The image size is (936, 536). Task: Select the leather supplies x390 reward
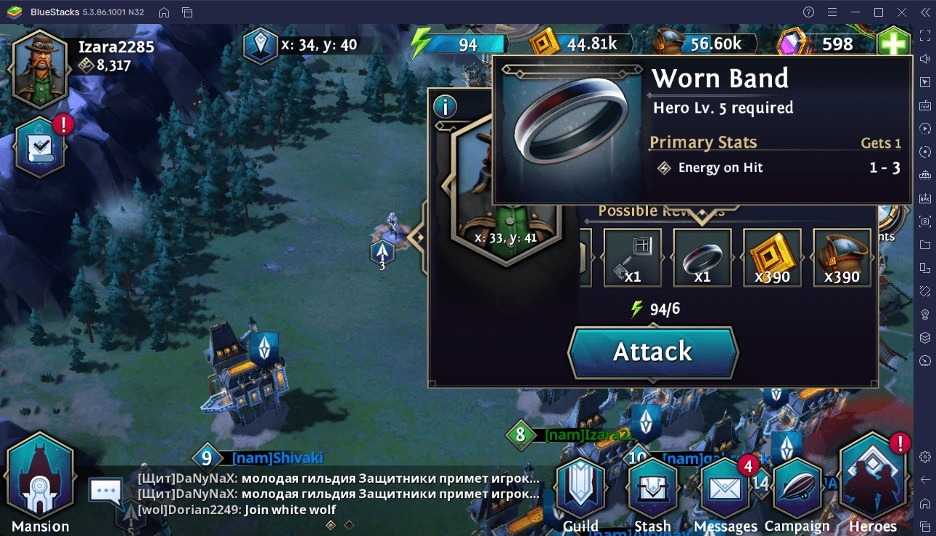[x=841, y=257]
